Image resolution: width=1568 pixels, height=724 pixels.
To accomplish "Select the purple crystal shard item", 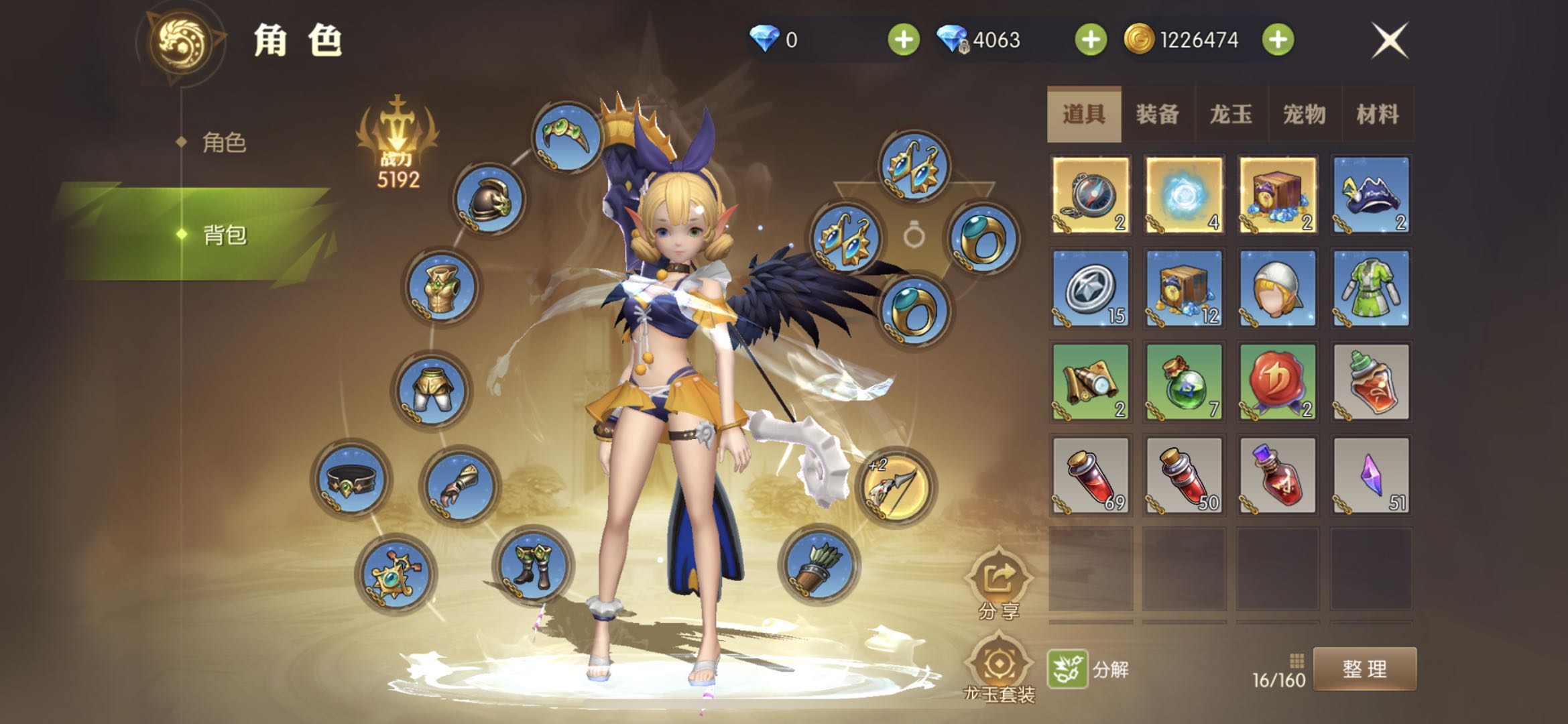I will tap(1371, 475).
